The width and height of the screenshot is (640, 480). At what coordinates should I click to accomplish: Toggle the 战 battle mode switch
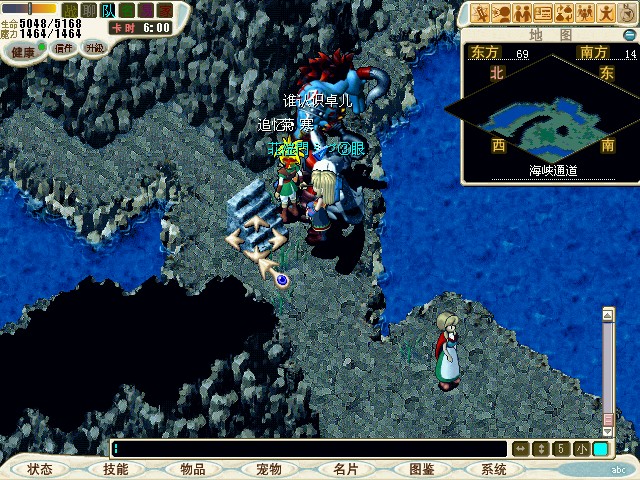point(70,9)
